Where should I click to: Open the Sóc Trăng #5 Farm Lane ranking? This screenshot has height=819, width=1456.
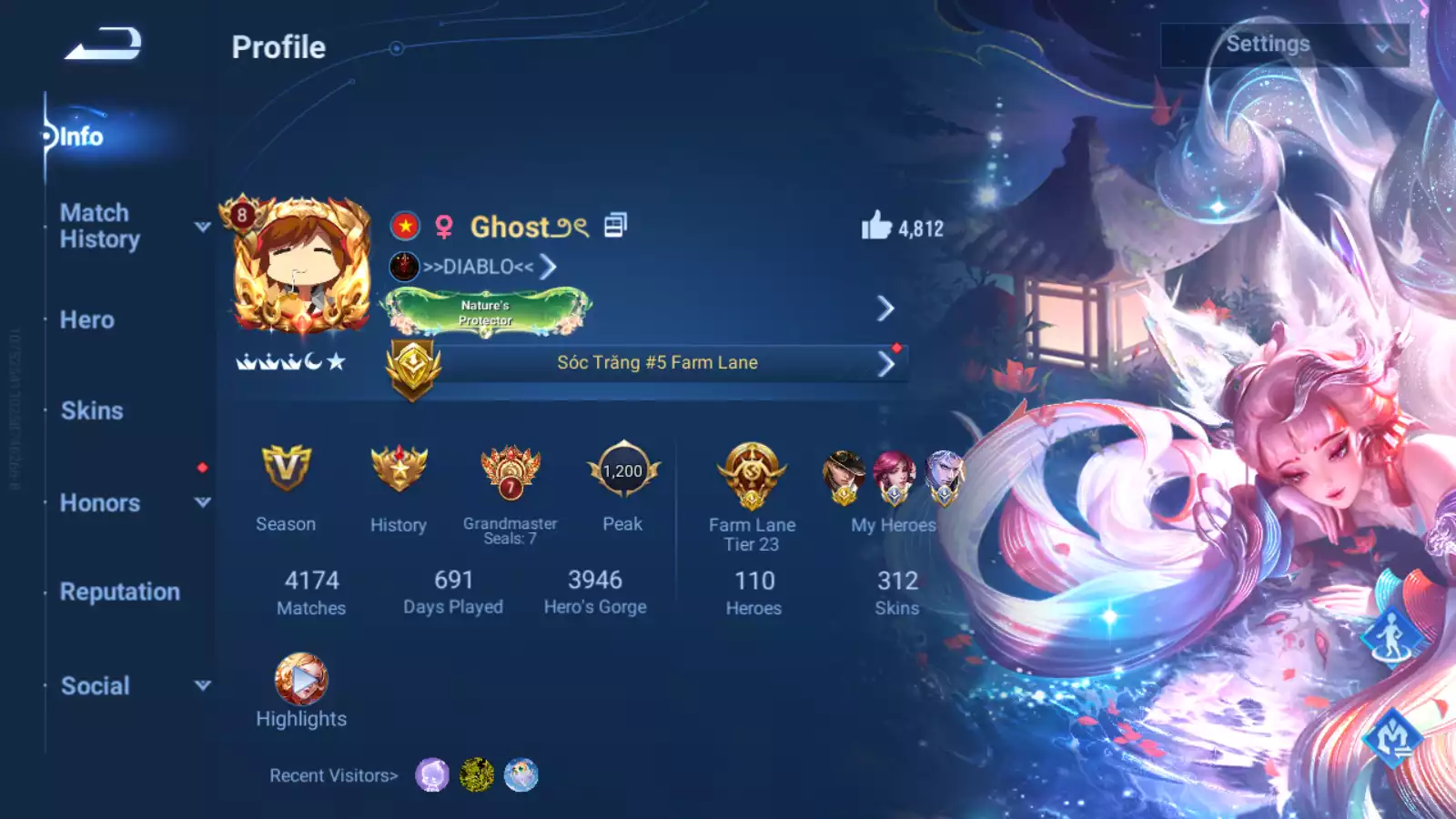[x=657, y=363]
